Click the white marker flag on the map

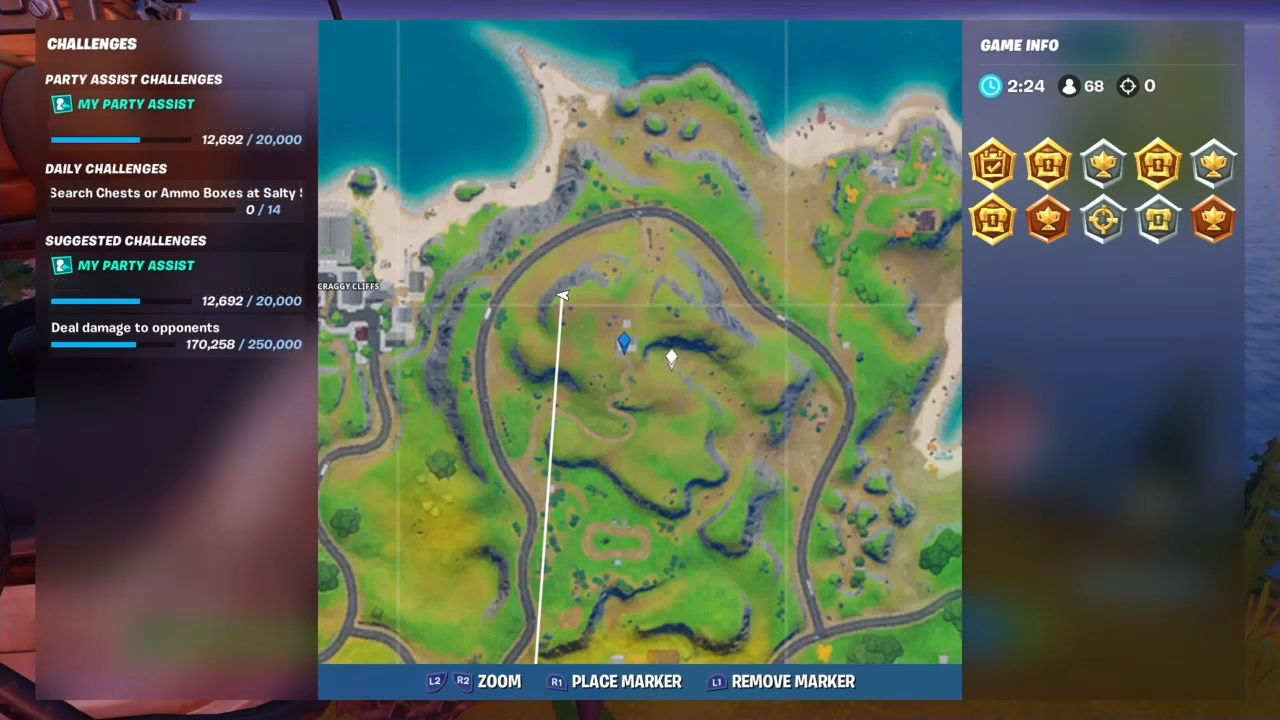coord(670,358)
